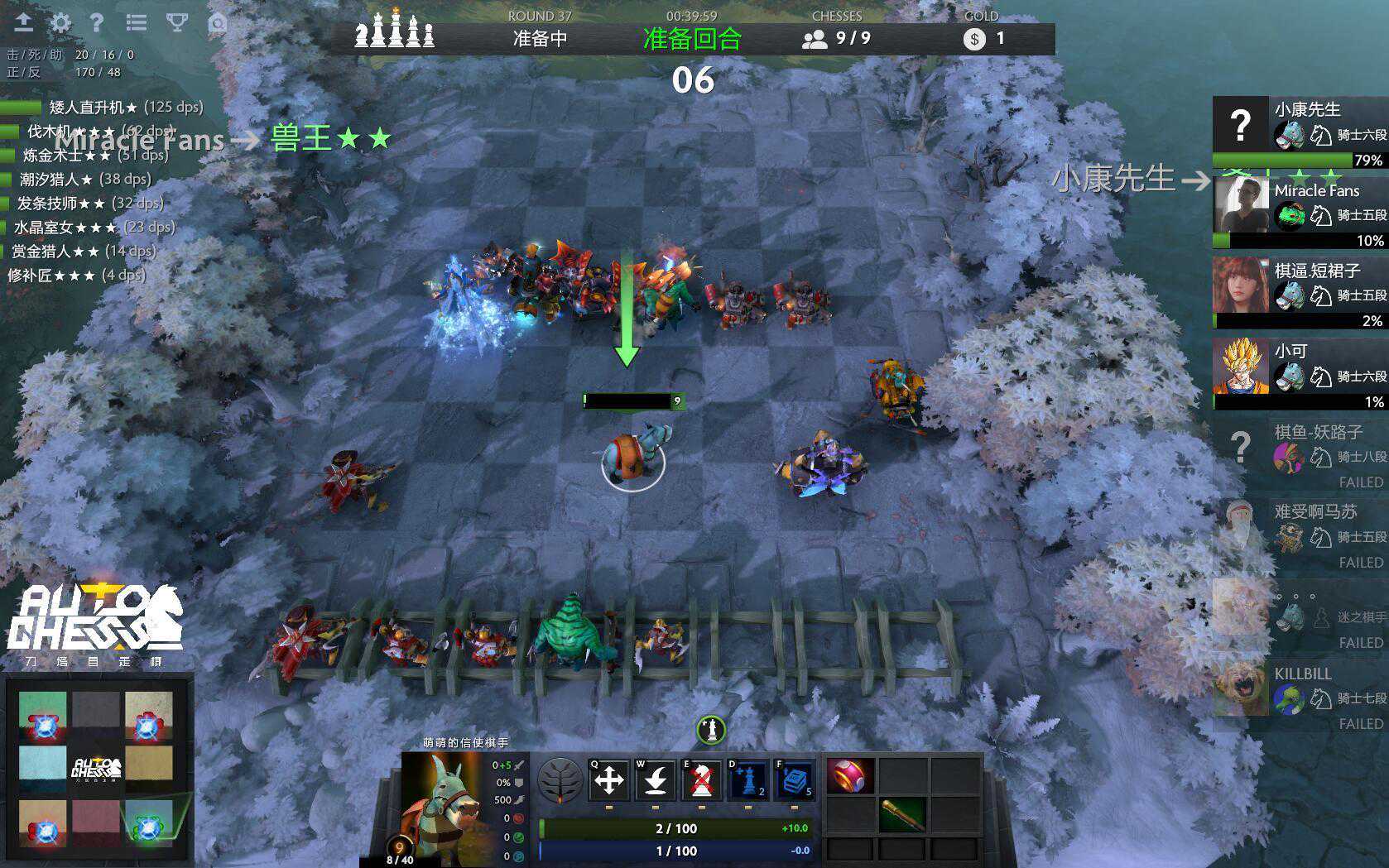The image size is (1389, 868).
Task: Open the question mark help icon
Action: coord(97,22)
